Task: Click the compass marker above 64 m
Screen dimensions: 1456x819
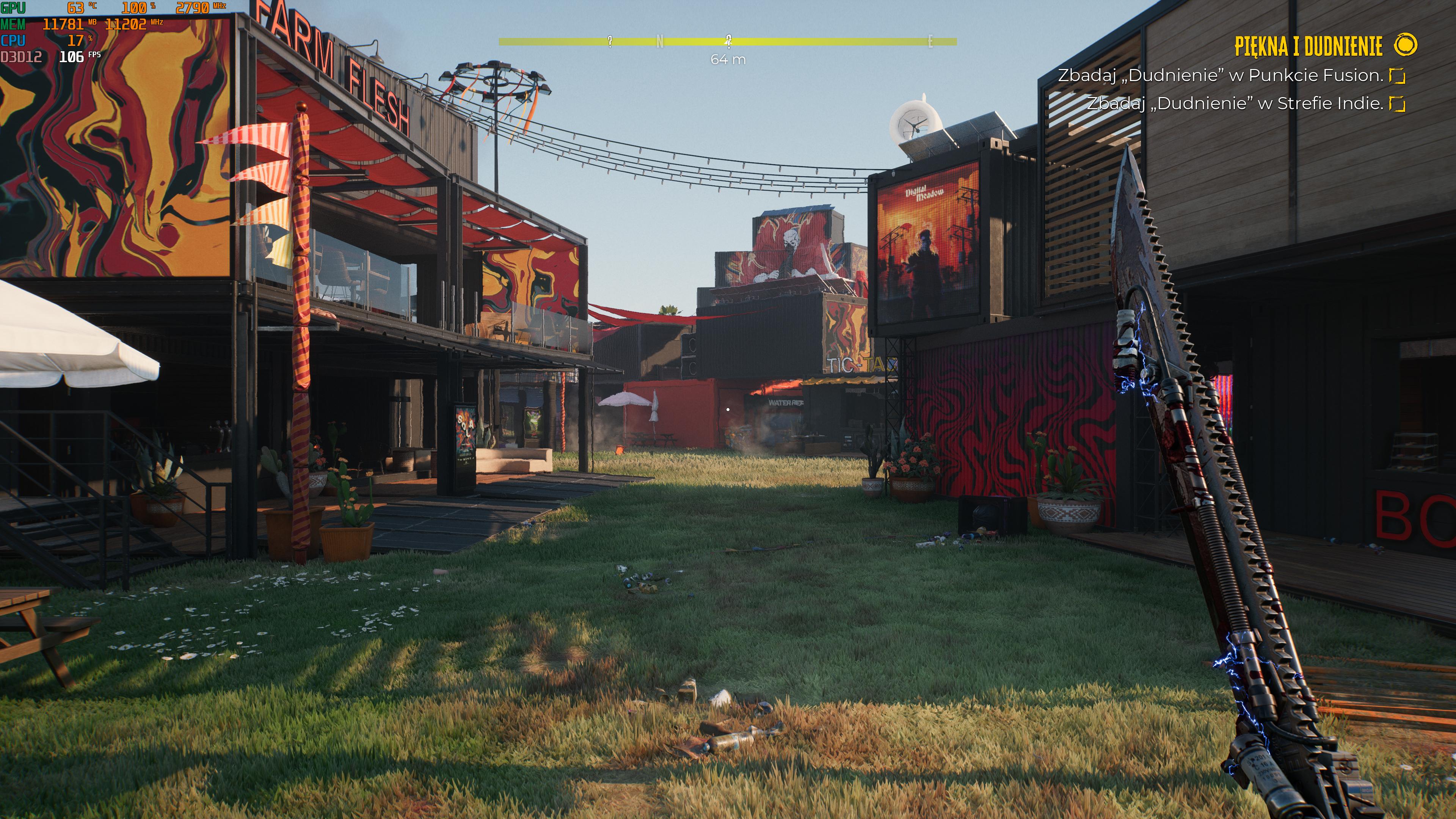Action: (728, 41)
